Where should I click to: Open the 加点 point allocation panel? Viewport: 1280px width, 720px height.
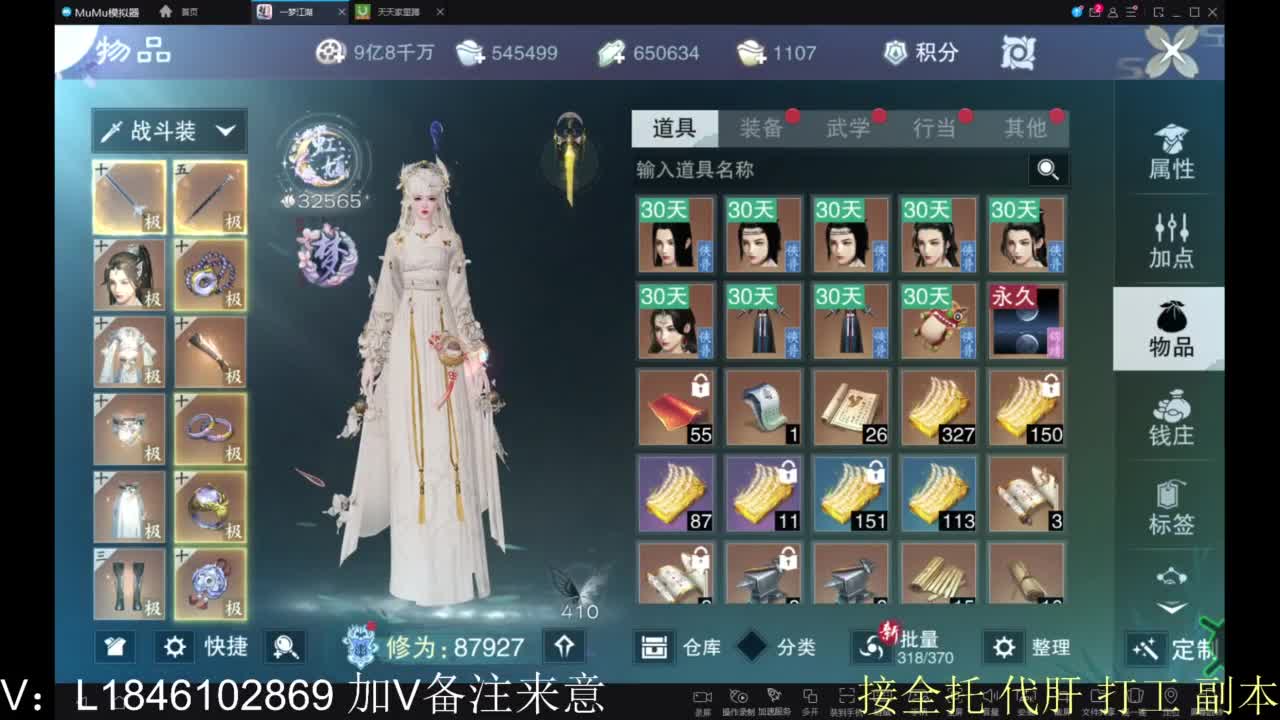pyautogui.click(x=1168, y=241)
